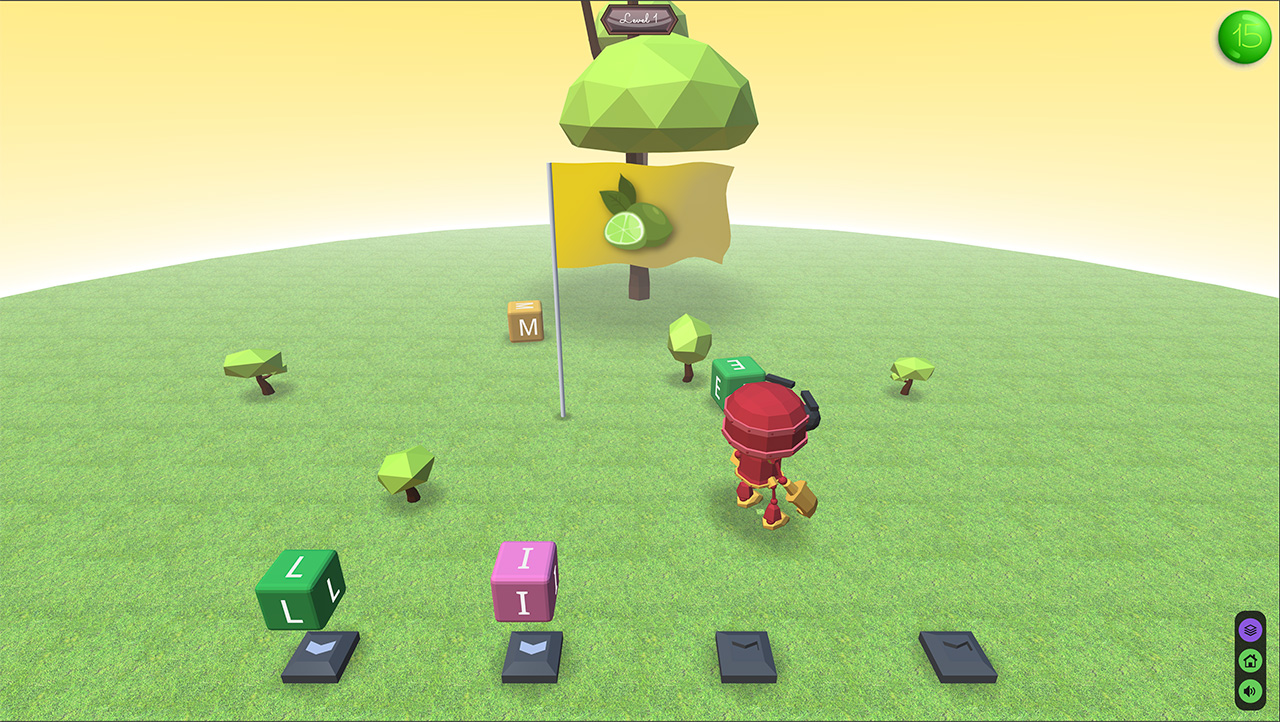The width and height of the screenshot is (1280, 722).
Task: Open the Layers panel icon on the sidebar
Action: [x=1249, y=629]
